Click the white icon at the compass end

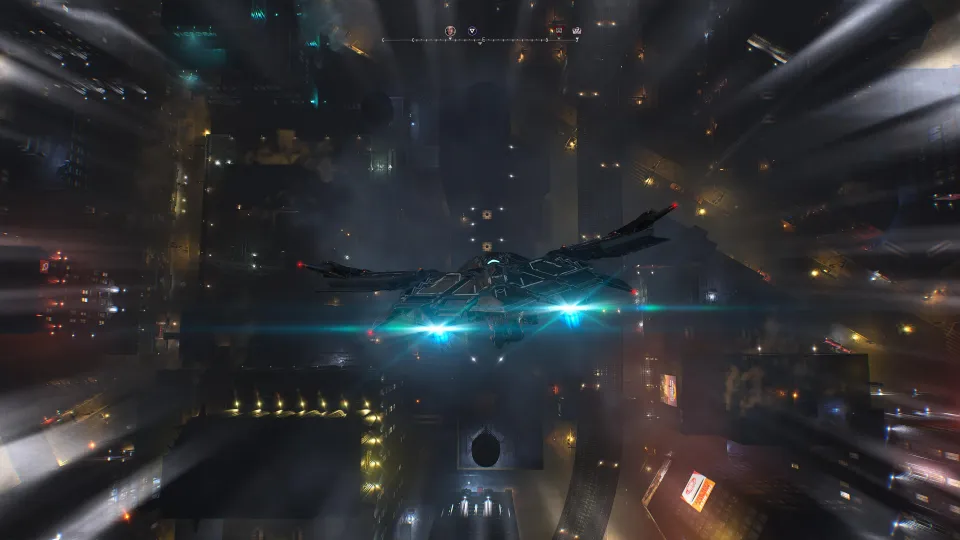(x=576, y=32)
